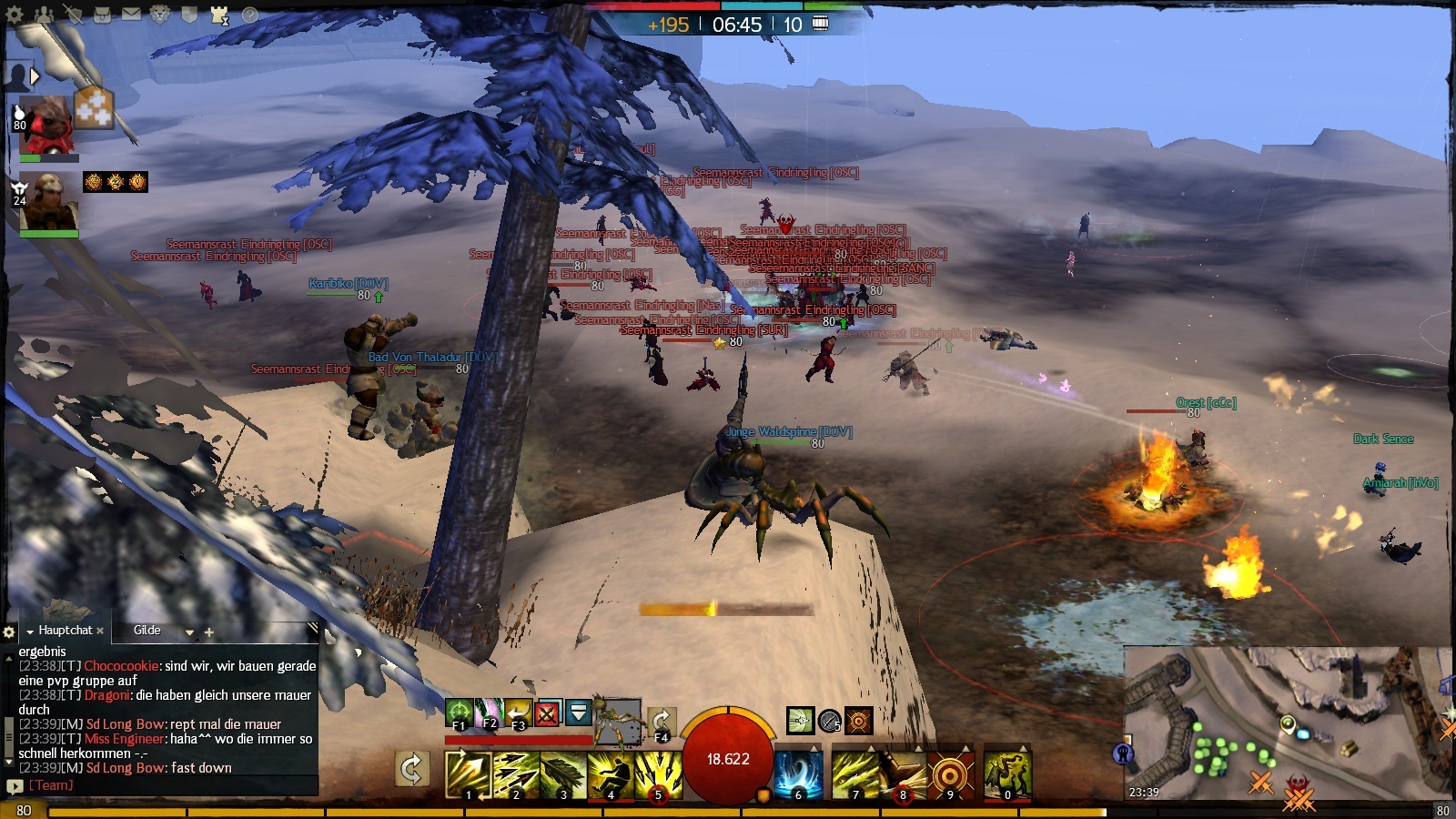Activate the F3 pet return command
Viewport: 1456px width, 819px height.
[x=519, y=713]
